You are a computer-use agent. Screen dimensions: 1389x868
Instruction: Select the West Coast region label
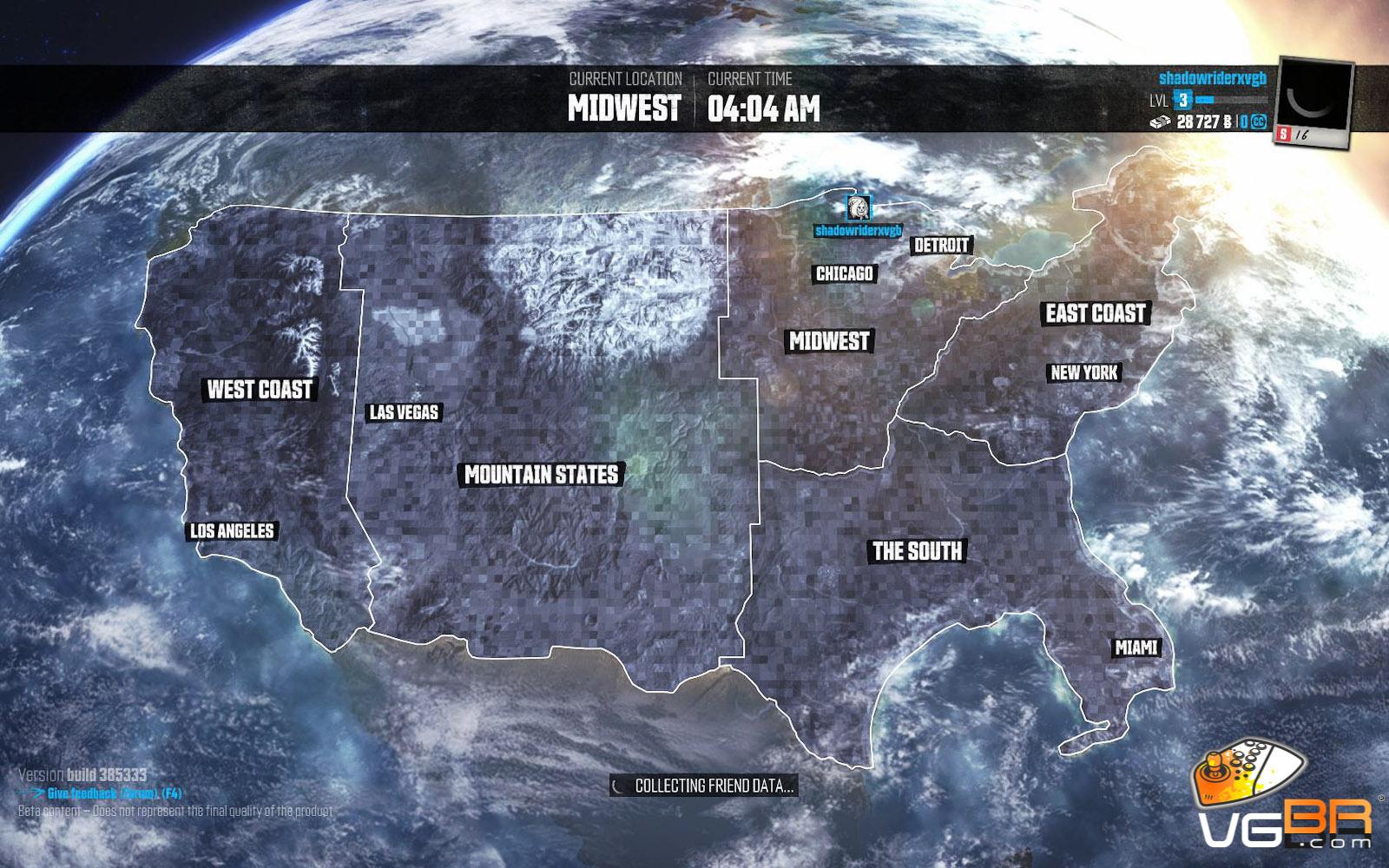(260, 390)
